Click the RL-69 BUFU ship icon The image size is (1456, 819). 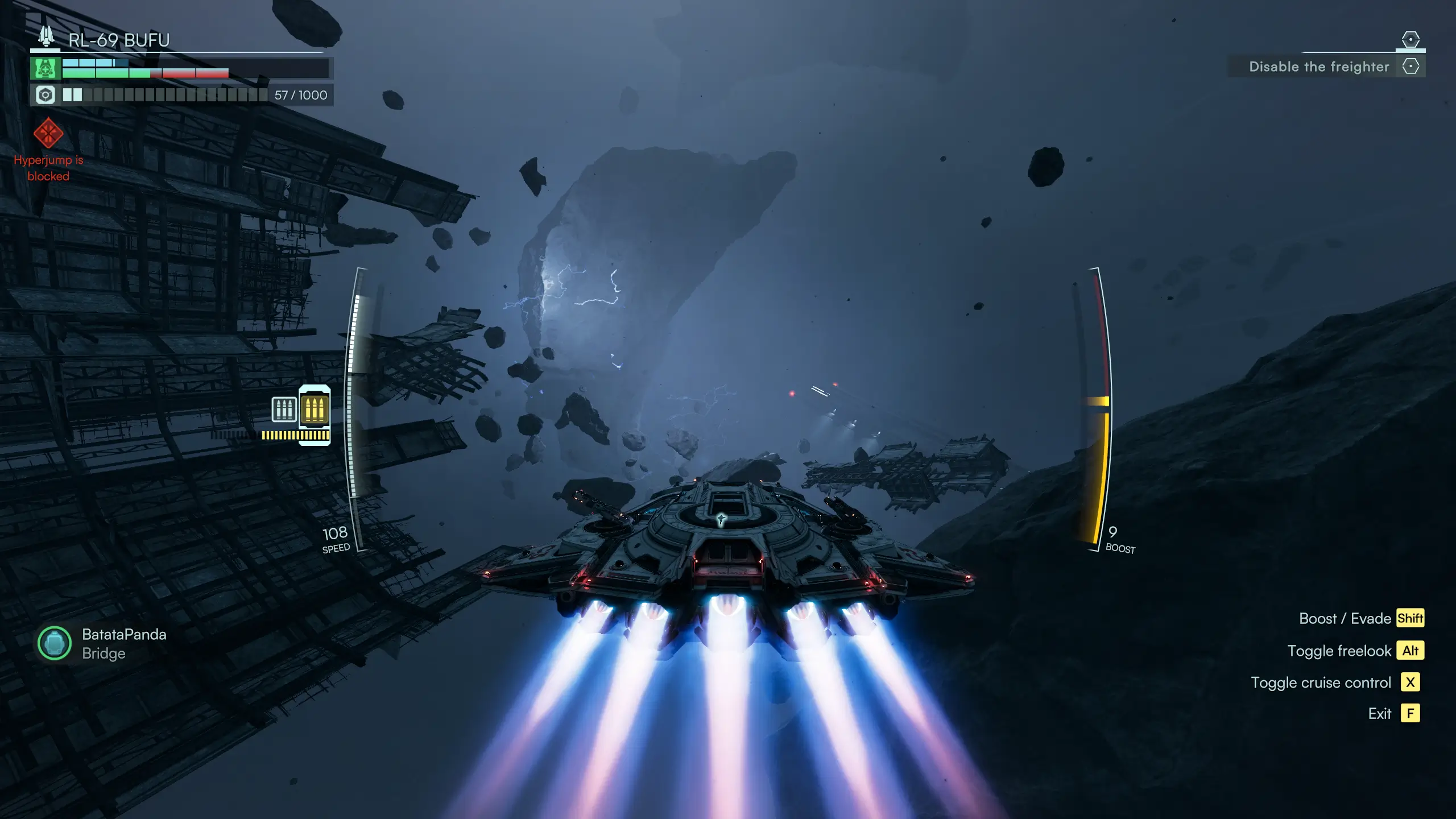click(46, 37)
